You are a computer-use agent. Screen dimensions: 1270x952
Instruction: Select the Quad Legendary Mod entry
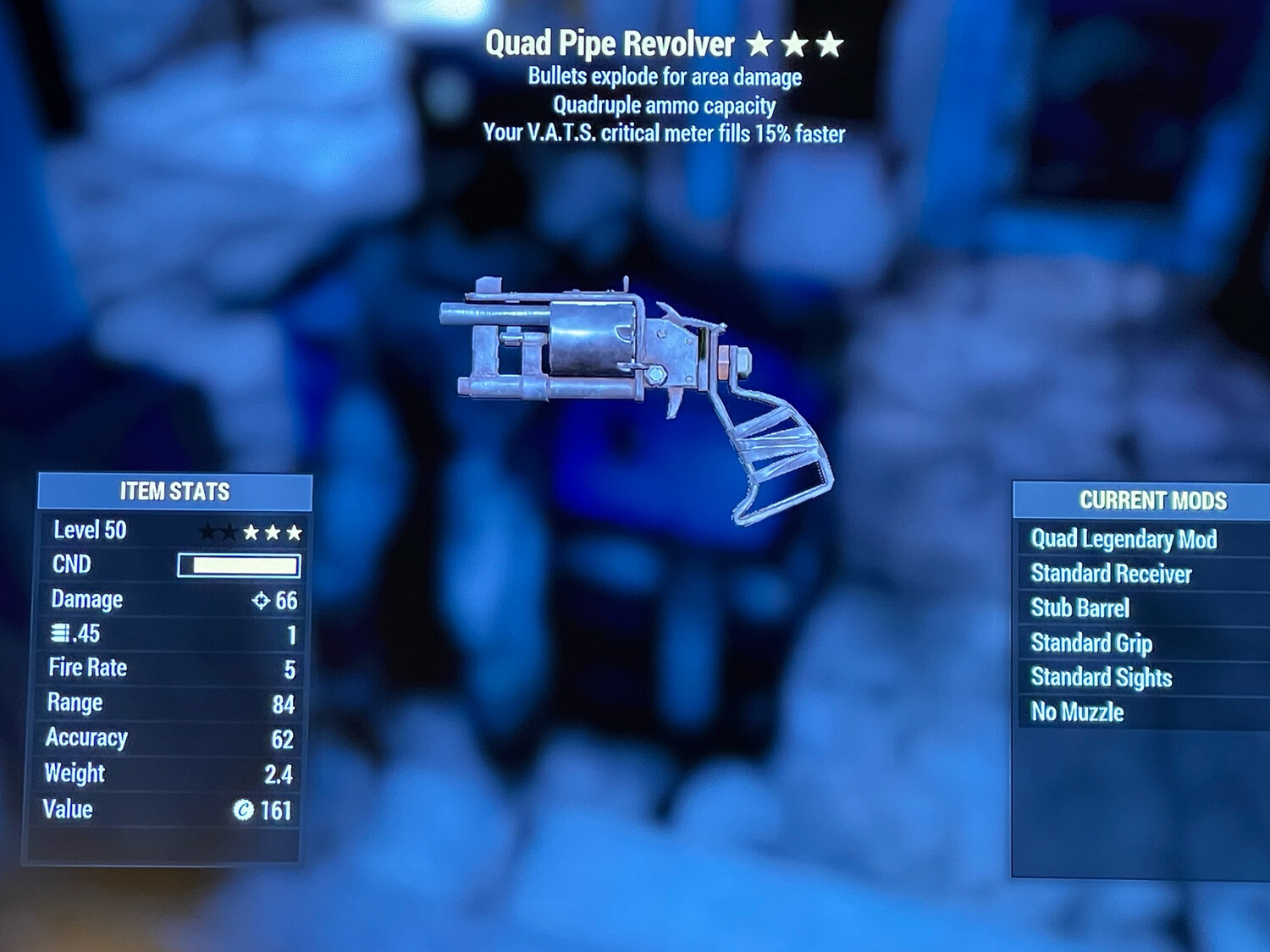[x=1124, y=539]
